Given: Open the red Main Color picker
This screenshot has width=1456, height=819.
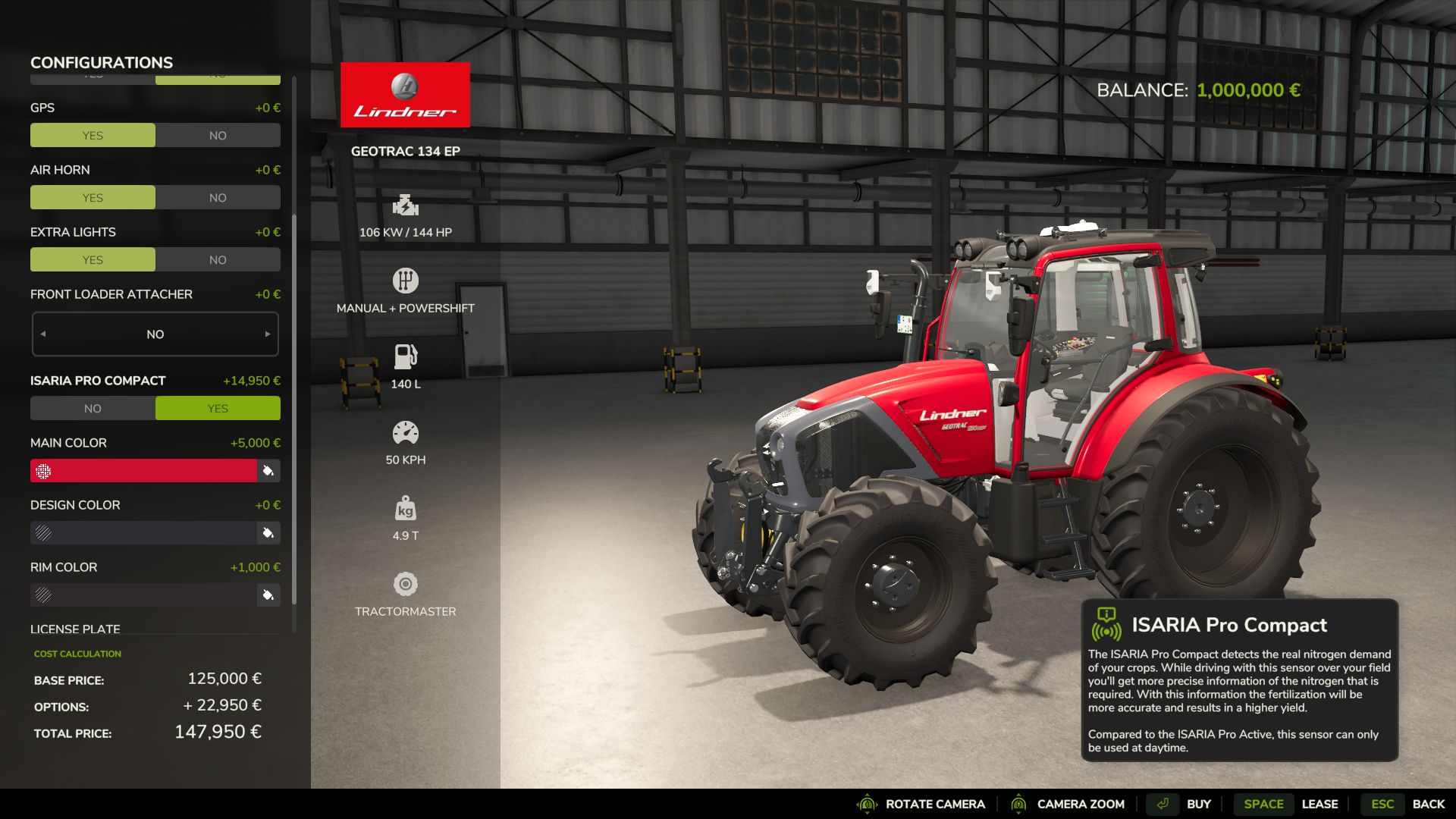Looking at the screenshot, I should pos(144,471).
